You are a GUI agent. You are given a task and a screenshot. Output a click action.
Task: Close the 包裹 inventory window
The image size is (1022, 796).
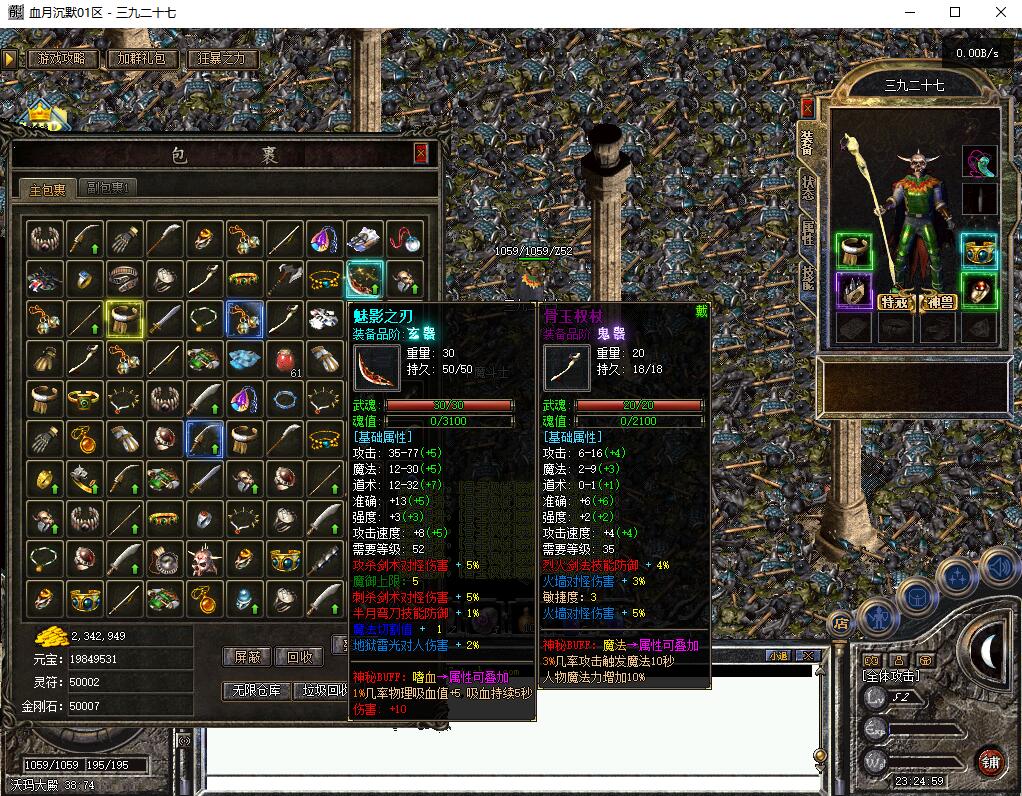coord(421,153)
